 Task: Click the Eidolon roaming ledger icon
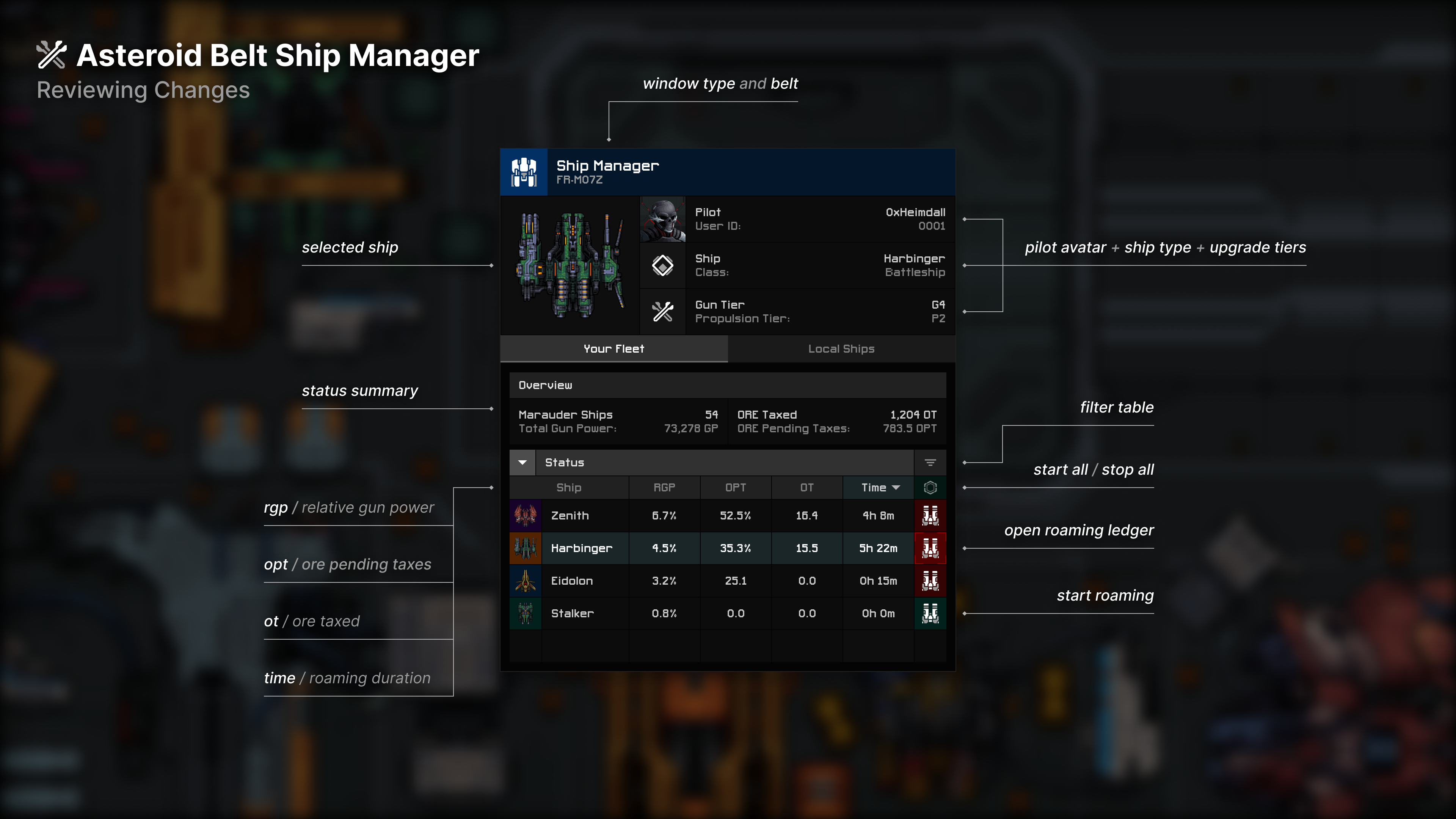click(930, 581)
